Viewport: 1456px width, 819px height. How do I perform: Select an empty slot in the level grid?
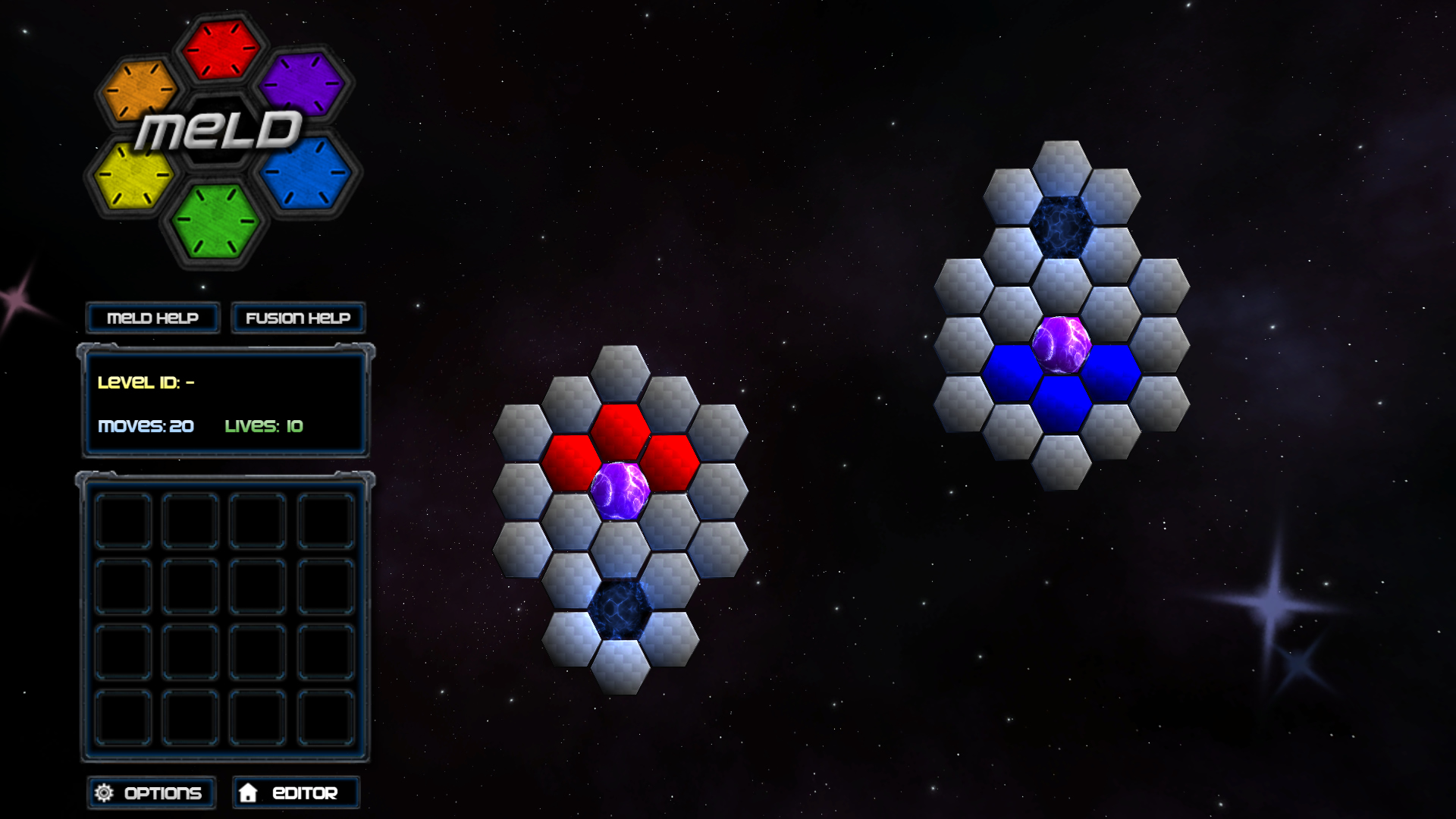[124, 519]
